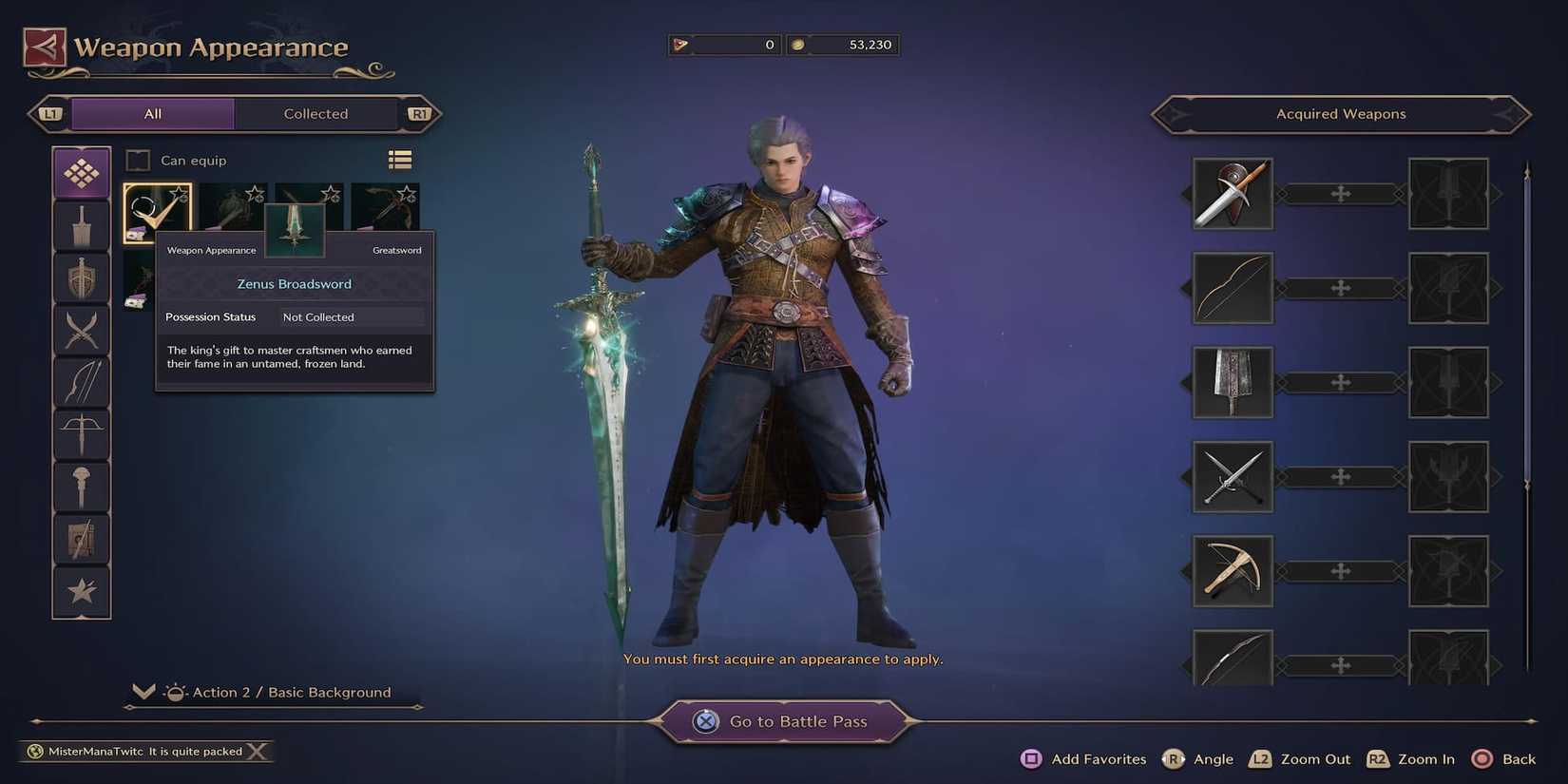Expand the Action 2 / Basic Background selector

[x=143, y=691]
